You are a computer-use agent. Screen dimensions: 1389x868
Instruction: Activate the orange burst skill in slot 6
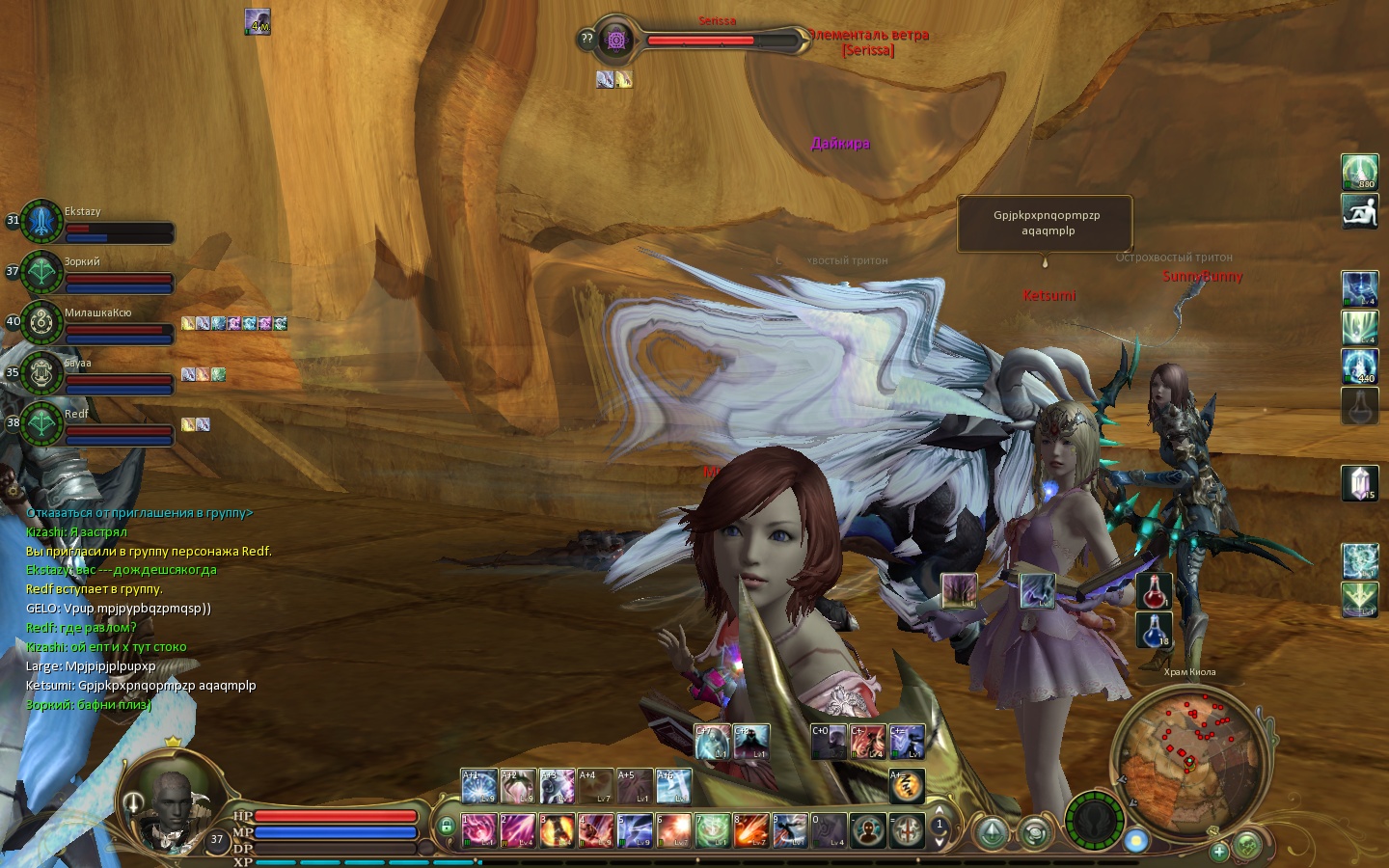pos(673,829)
